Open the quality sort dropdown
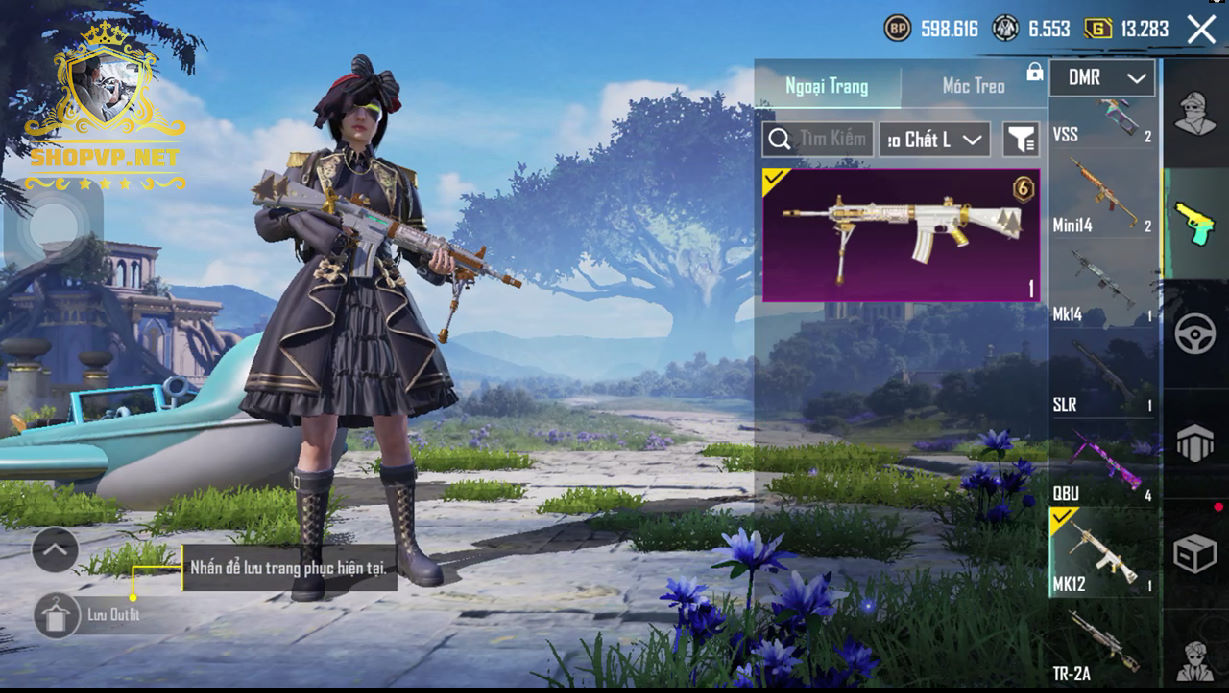Image resolution: width=1229 pixels, height=693 pixels. [x=935, y=140]
